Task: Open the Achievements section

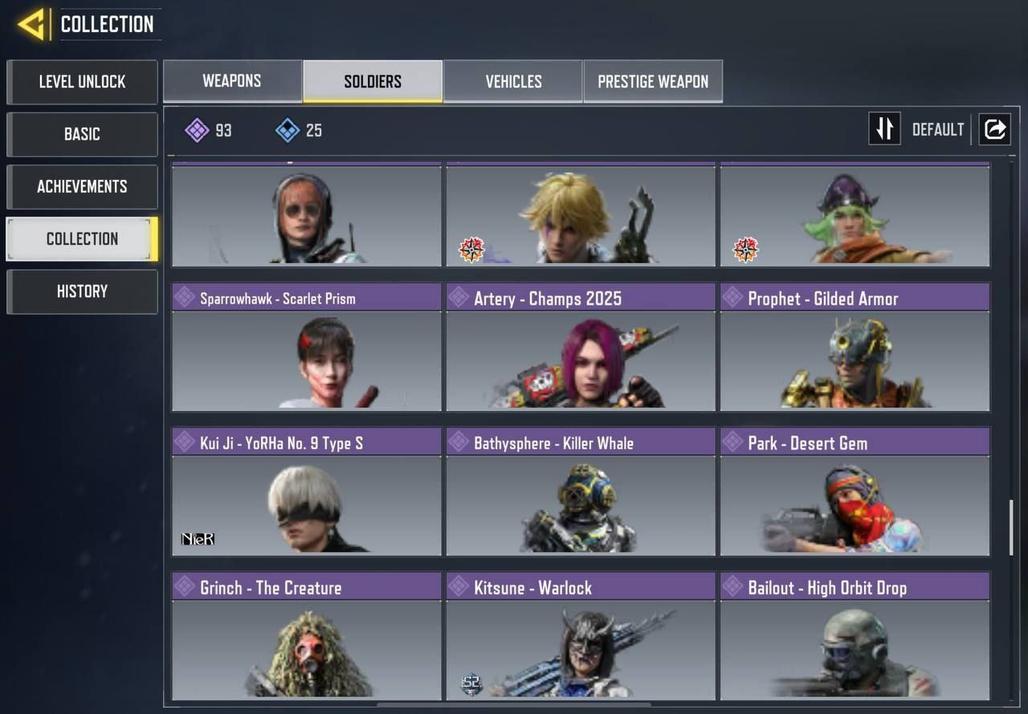Action: pyautogui.click(x=82, y=187)
